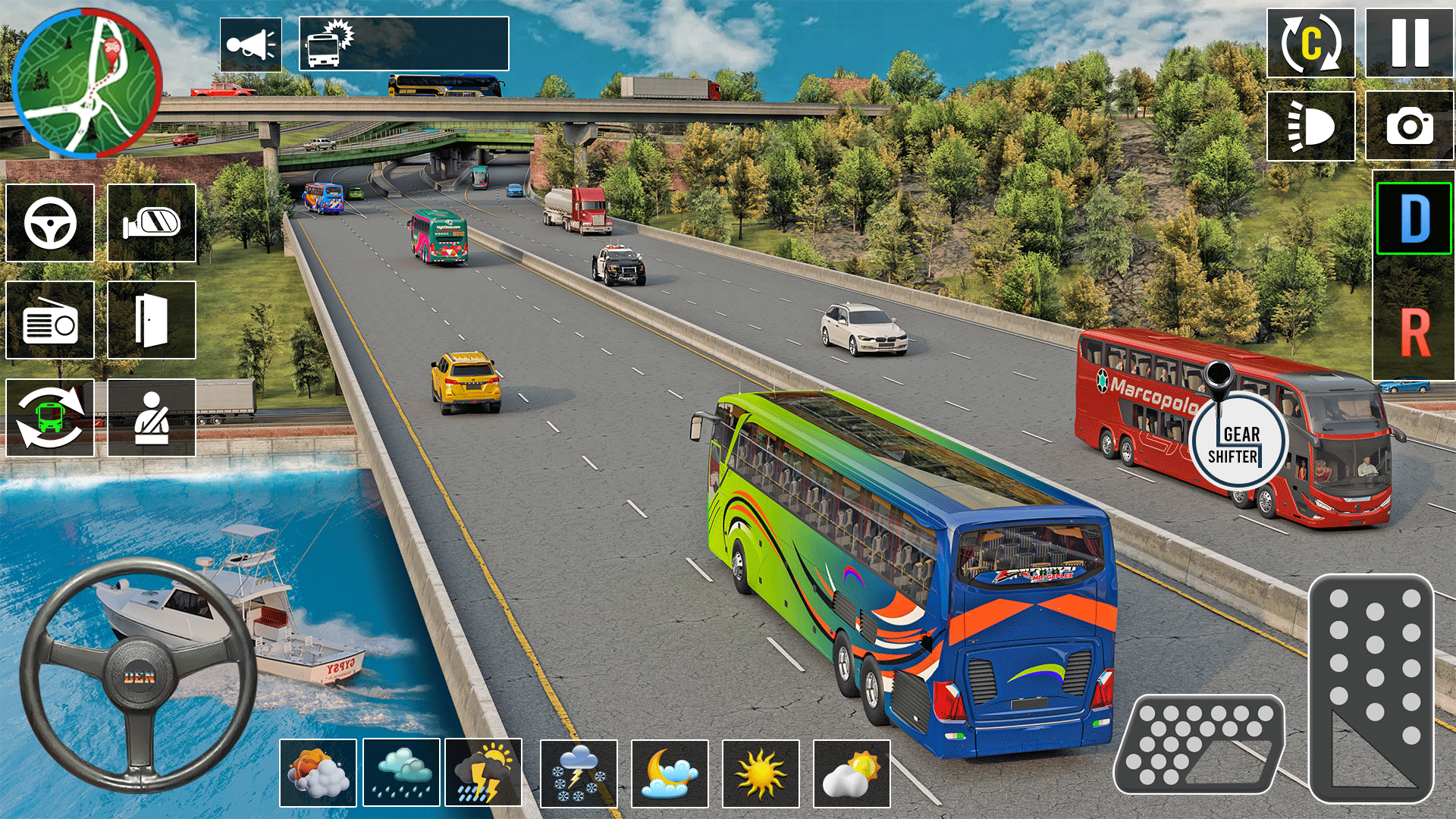
Task: Adjust the side mirror view
Action: point(151,223)
